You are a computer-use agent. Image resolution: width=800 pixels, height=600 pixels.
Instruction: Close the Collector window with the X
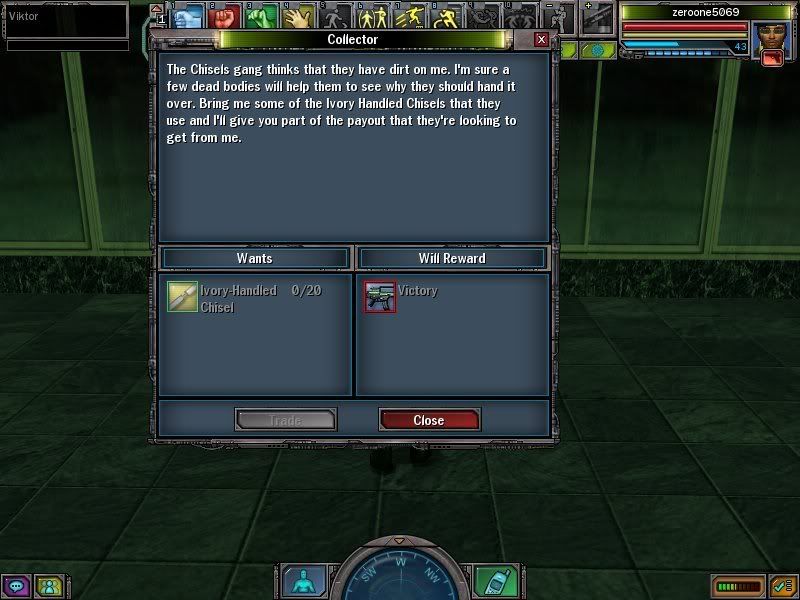[541, 39]
